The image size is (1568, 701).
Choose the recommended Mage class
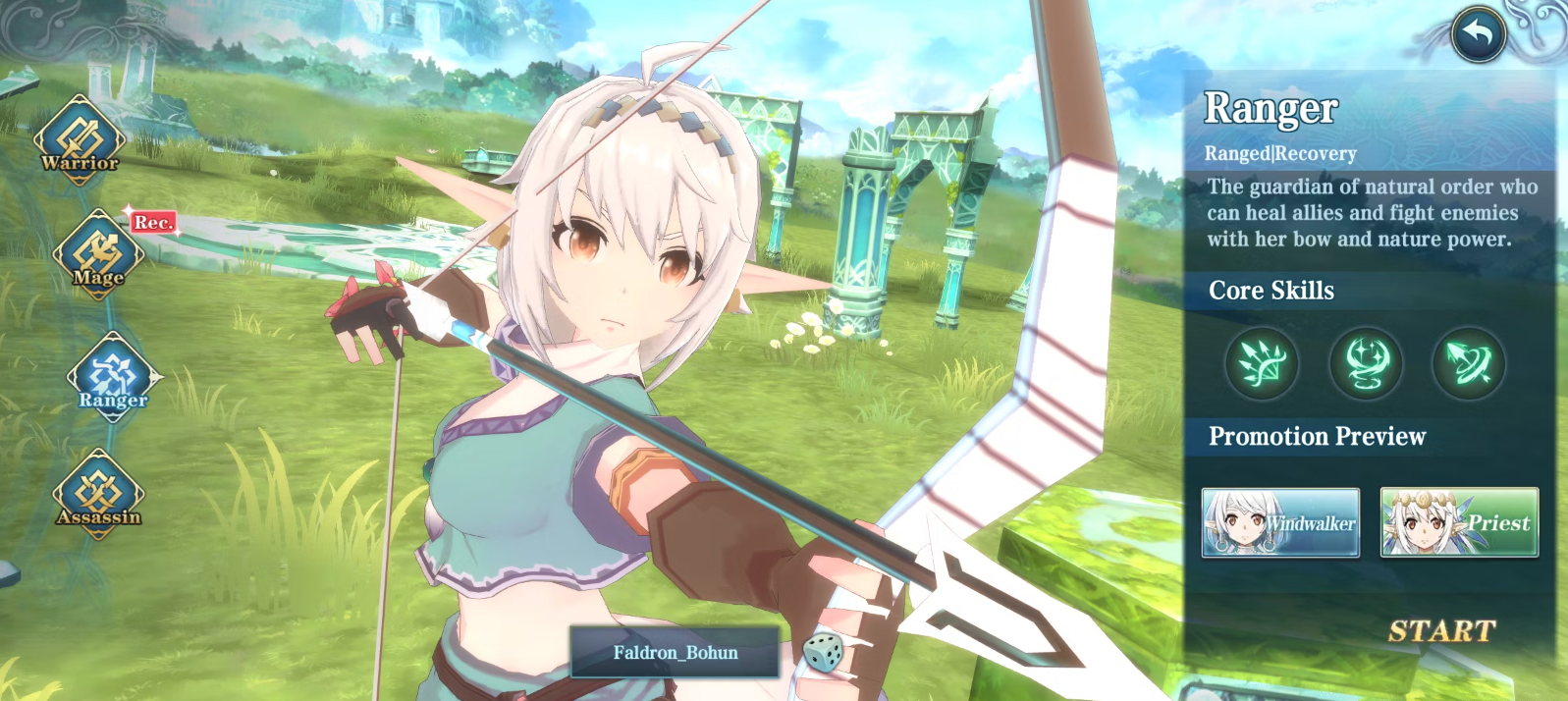(98, 254)
